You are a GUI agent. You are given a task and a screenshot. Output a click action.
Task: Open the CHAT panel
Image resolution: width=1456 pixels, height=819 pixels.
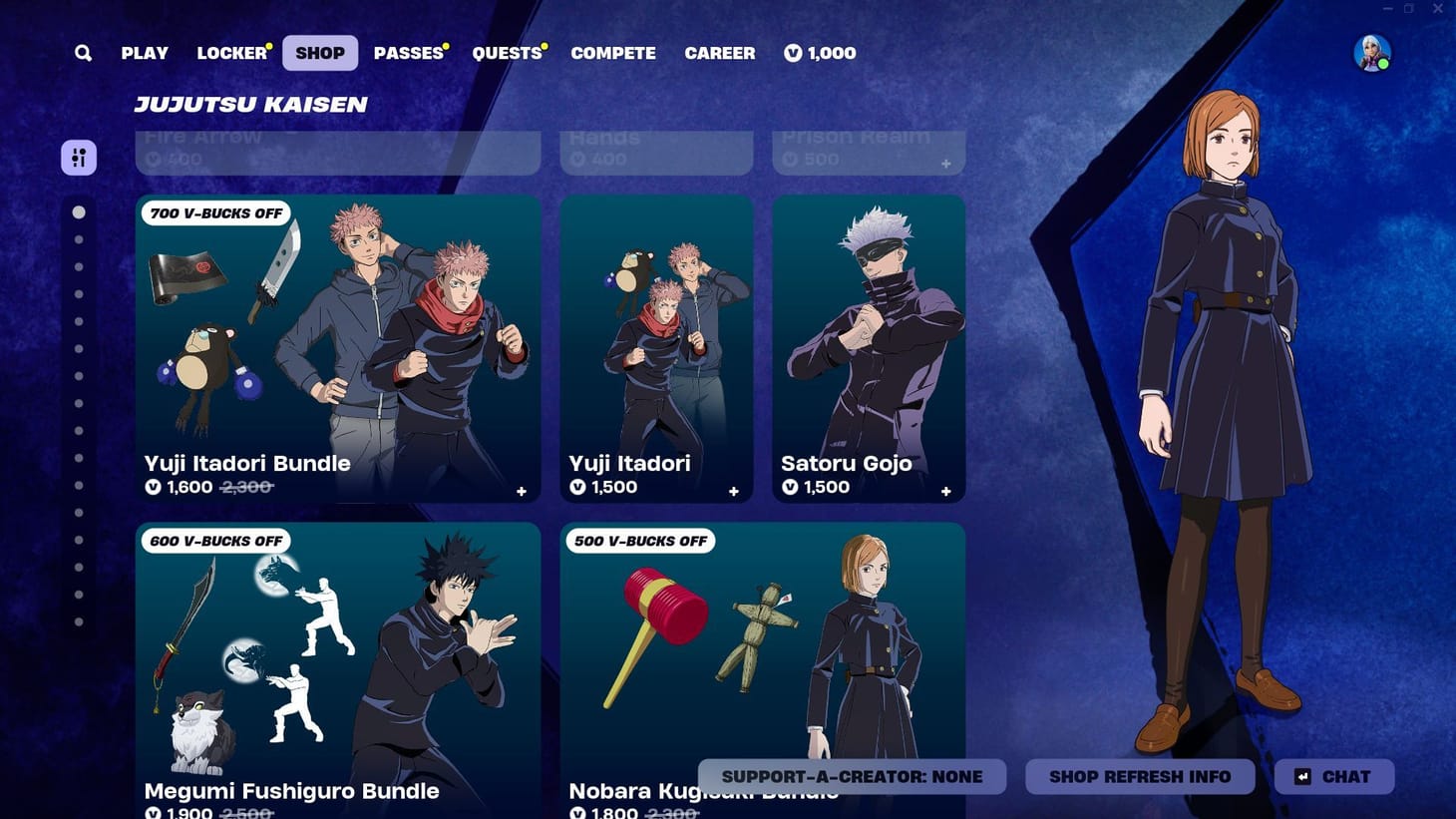1332,776
